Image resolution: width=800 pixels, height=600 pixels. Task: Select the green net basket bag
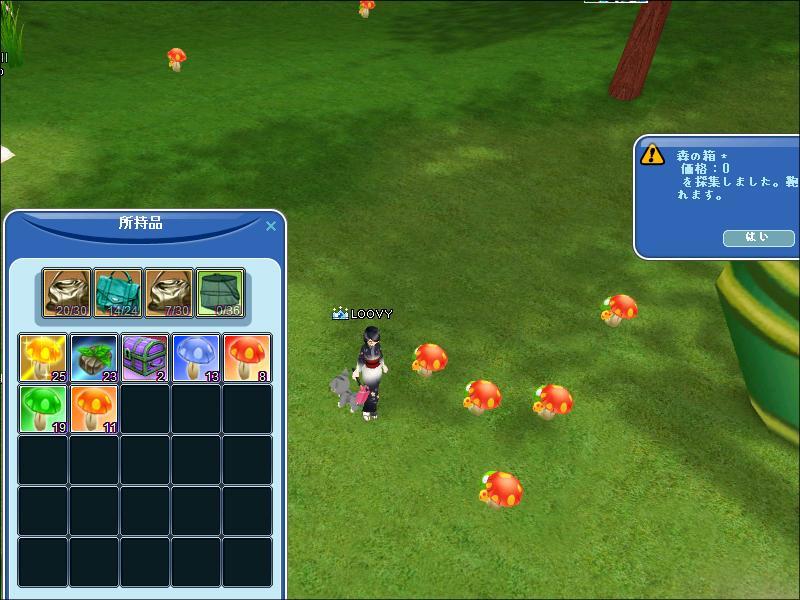click(221, 293)
